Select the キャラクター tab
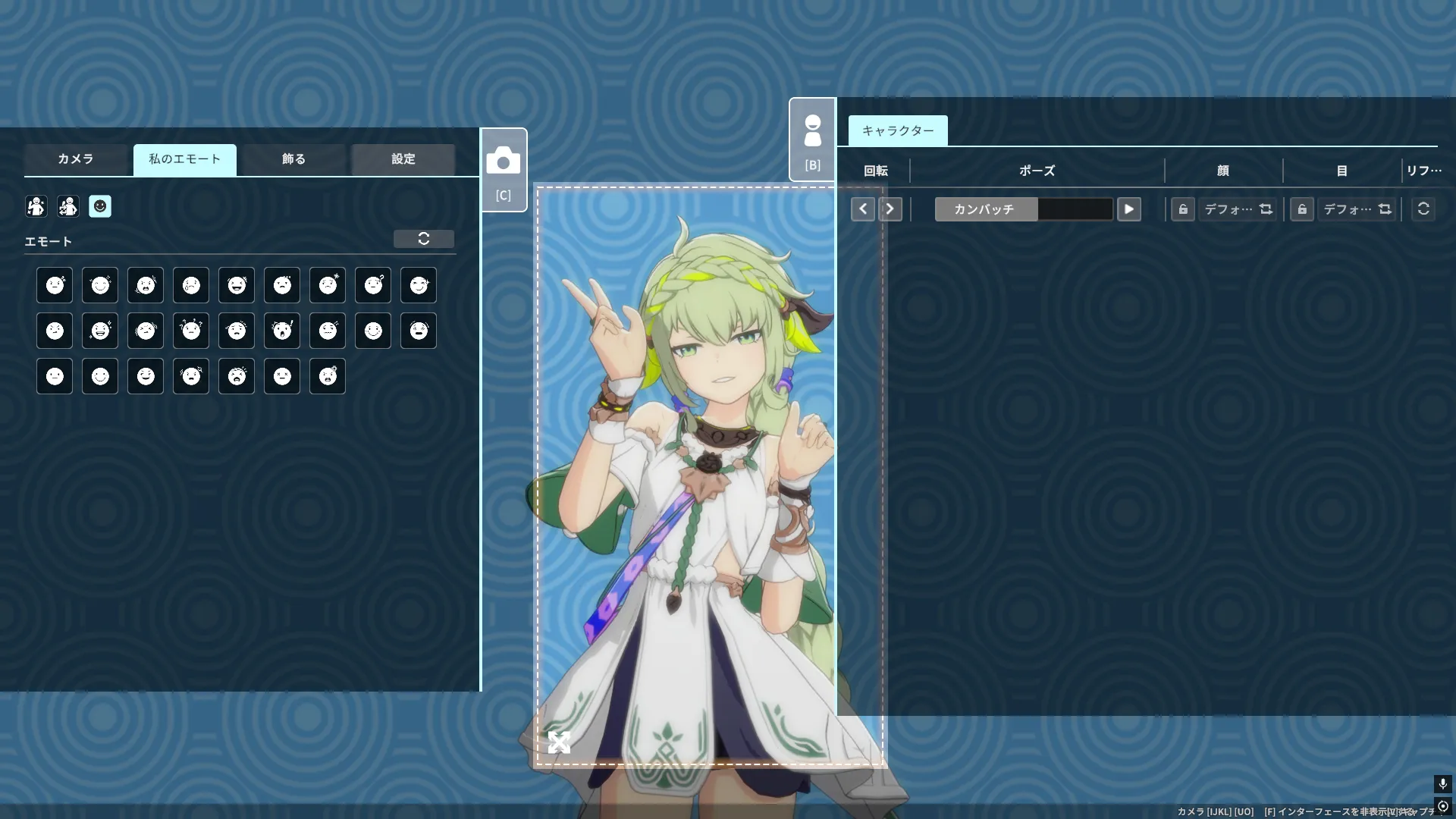1456x819 pixels. click(898, 130)
